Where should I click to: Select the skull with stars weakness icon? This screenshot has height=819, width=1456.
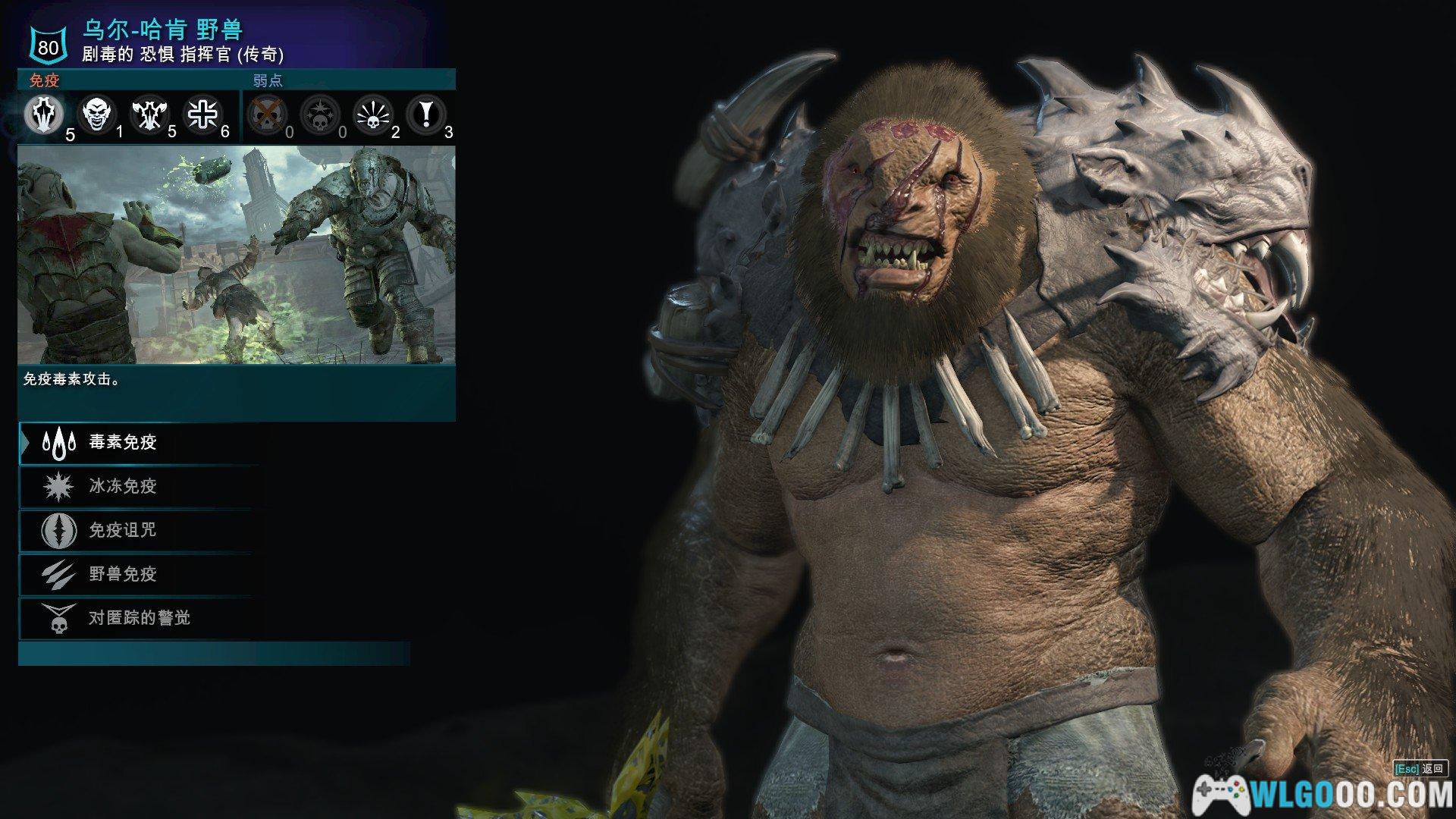(x=319, y=115)
